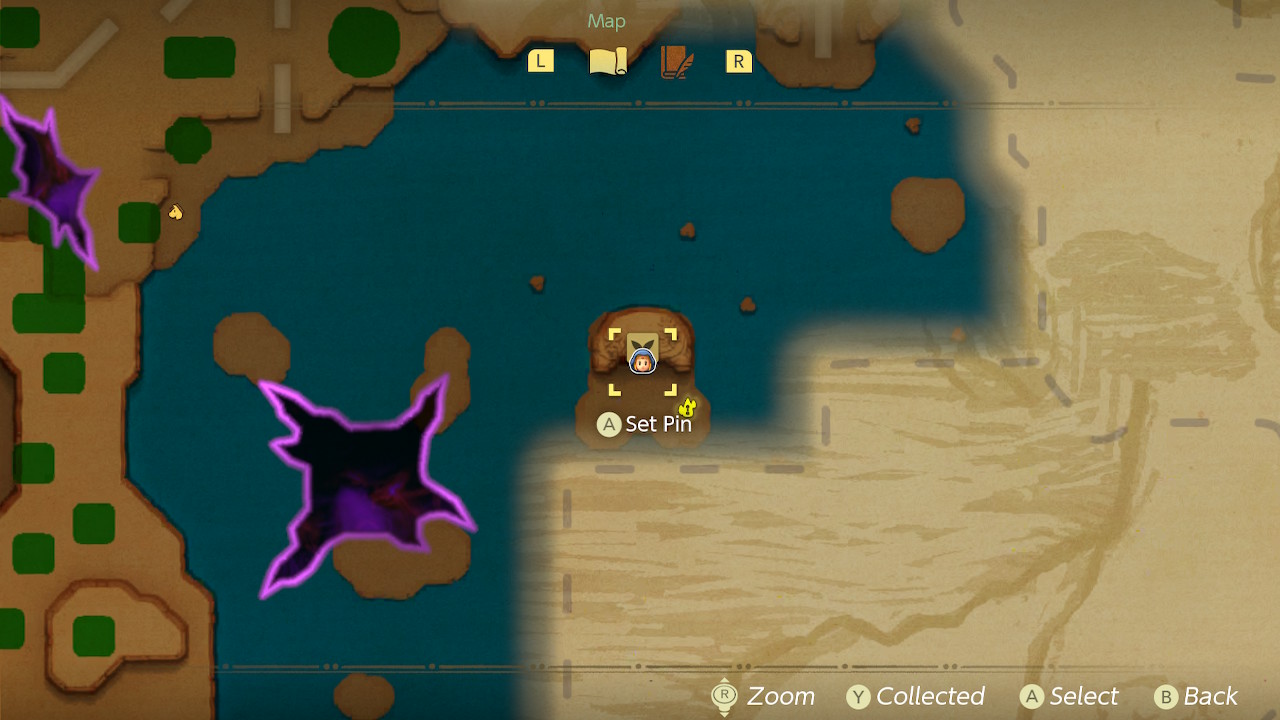Select the map scroll tab icon
1280x720 pixels.
pos(607,59)
